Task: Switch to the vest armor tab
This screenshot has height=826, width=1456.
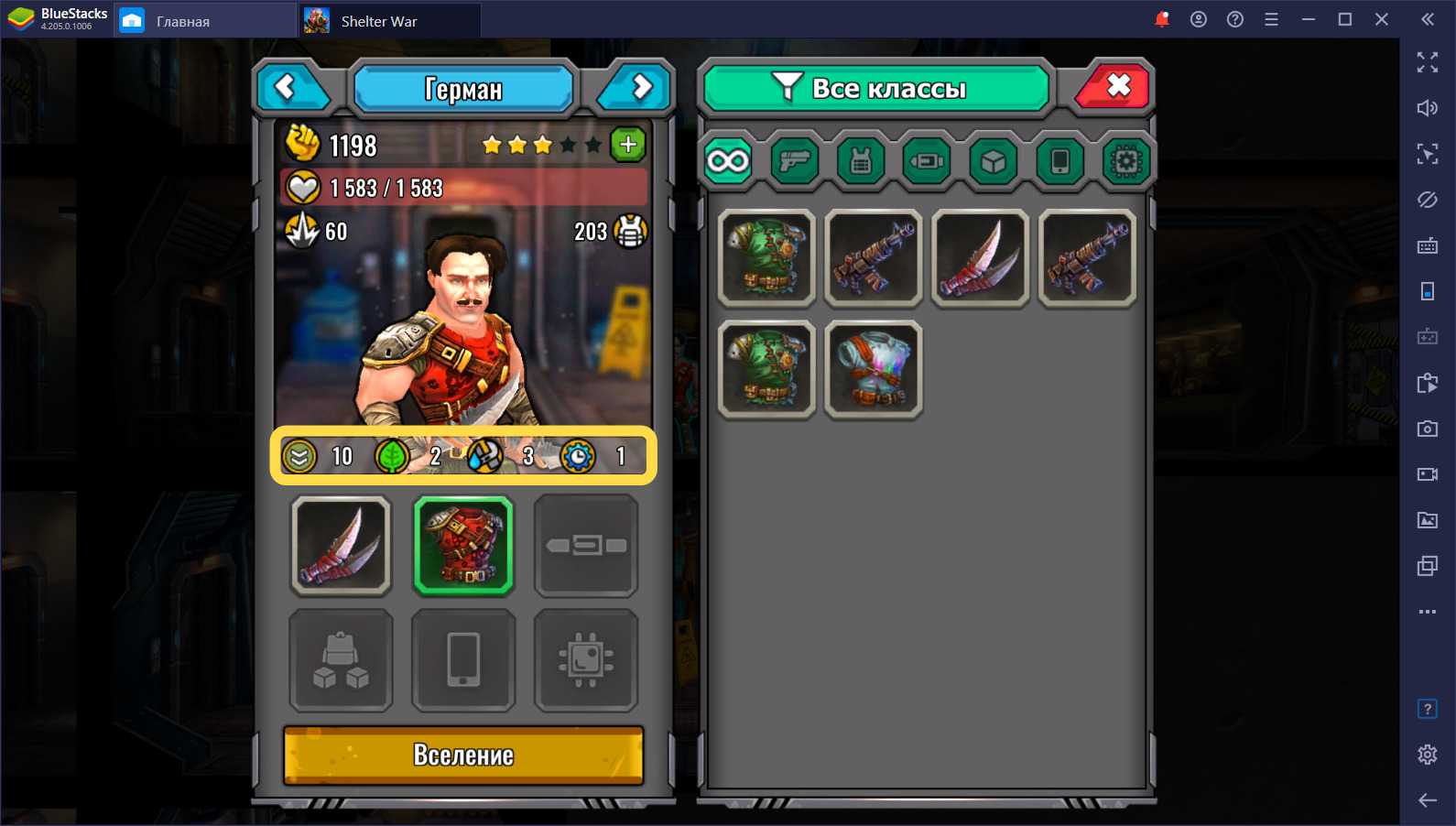Action: click(x=861, y=162)
